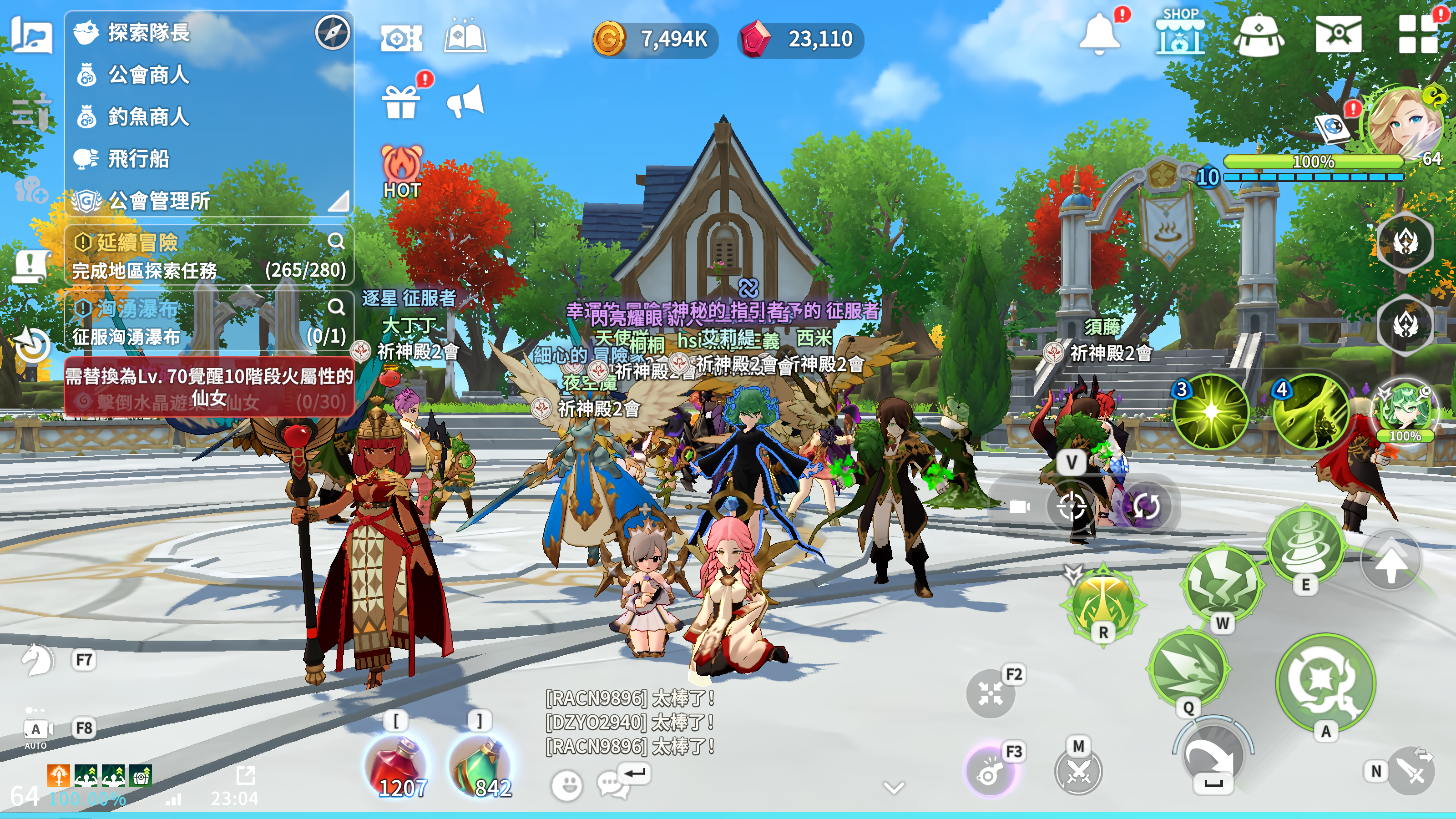1456x819 pixels.
Task: Open 公會管理所 entry
Action: click(x=158, y=201)
